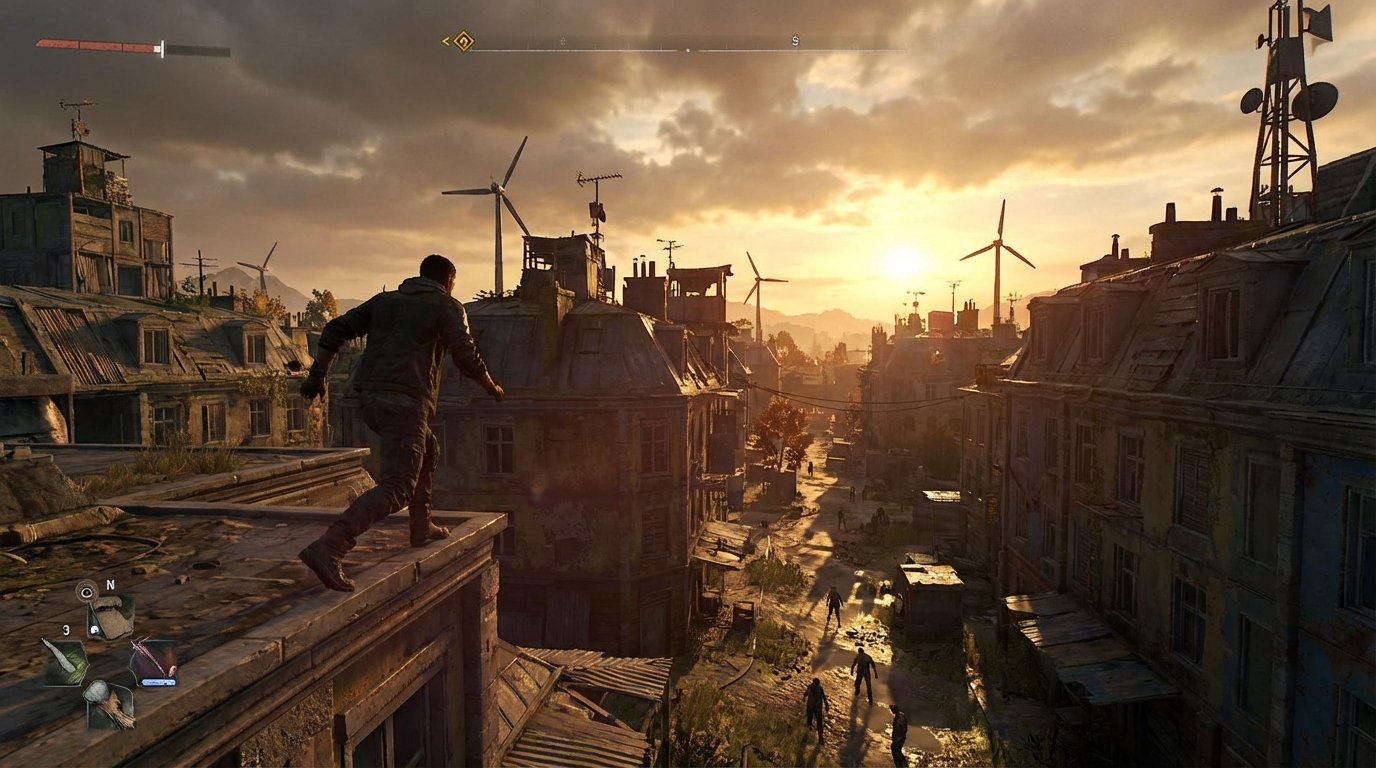
Task: Click the item count 3 beside the herb slot
Action: tap(66, 630)
